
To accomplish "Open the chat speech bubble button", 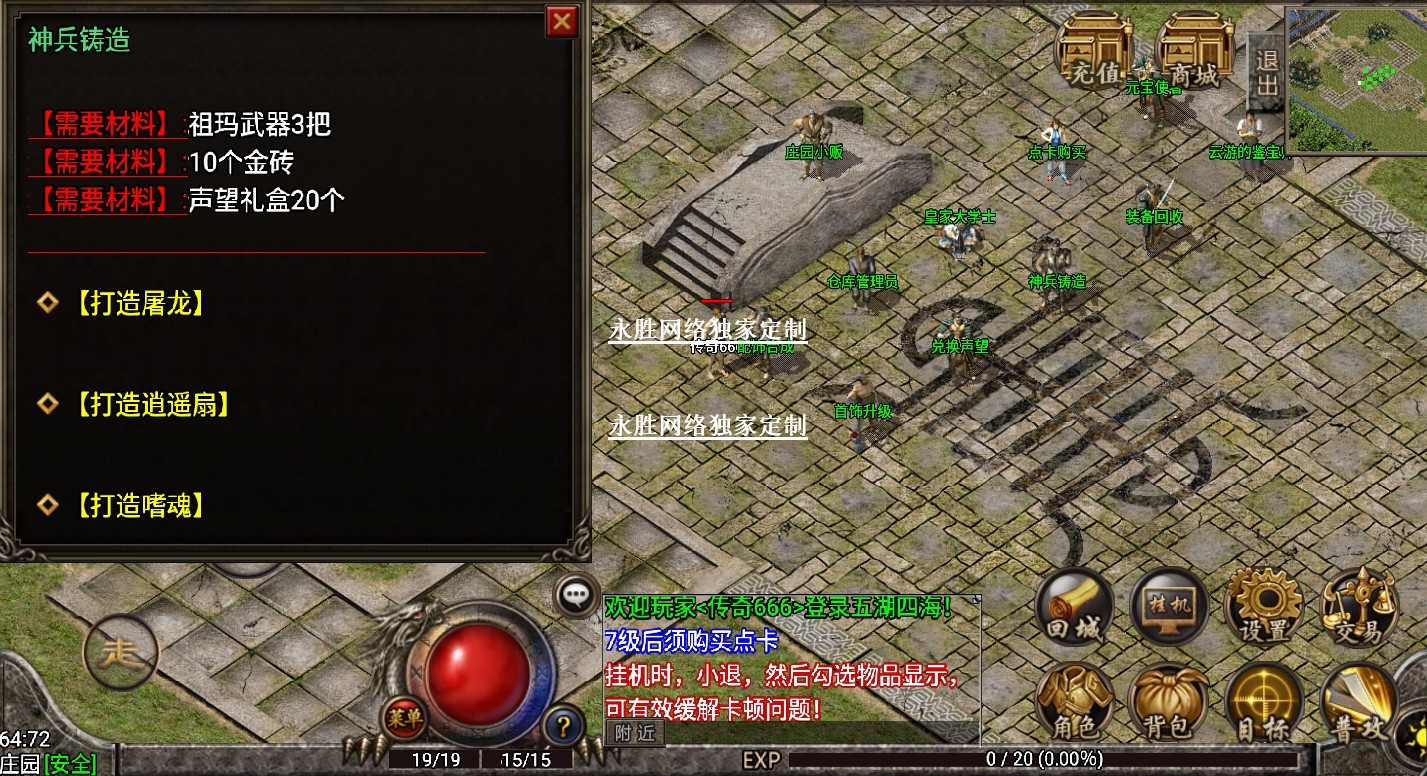I will (x=576, y=595).
